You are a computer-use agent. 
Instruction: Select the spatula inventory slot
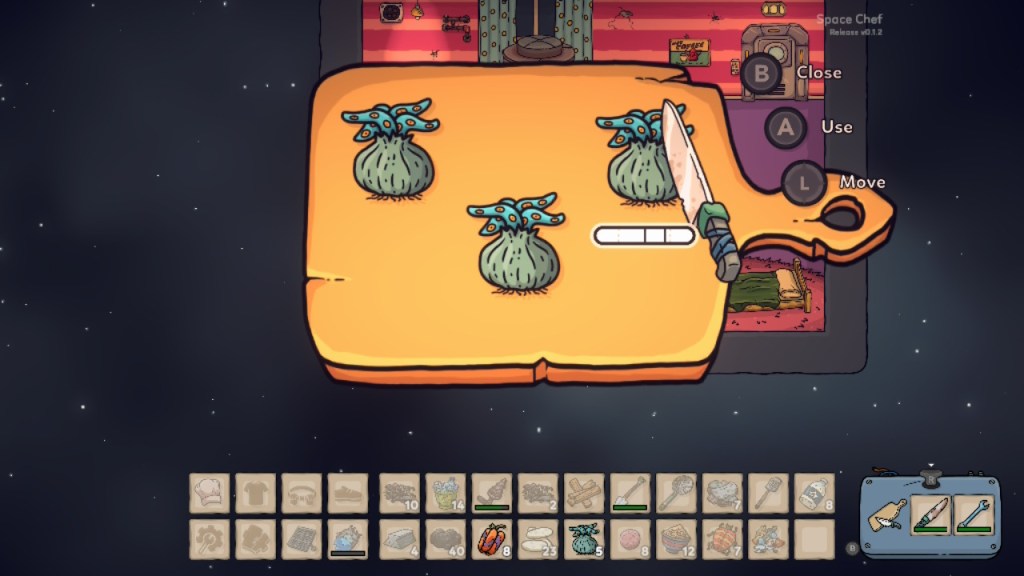768,493
